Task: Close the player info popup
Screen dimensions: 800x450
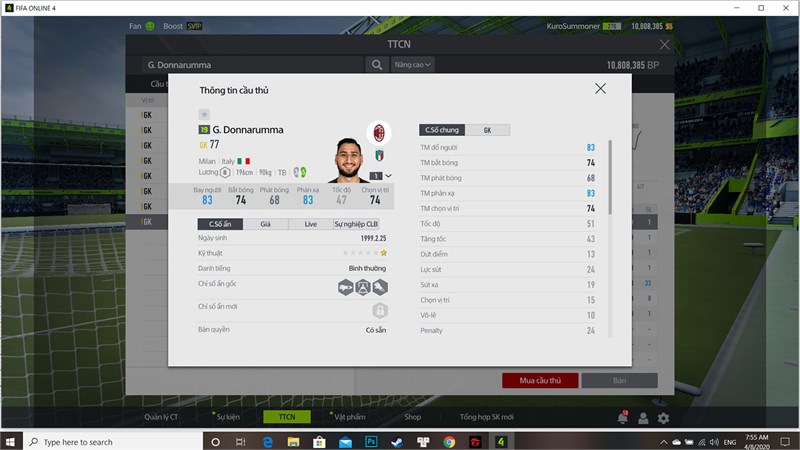Action: [600, 89]
